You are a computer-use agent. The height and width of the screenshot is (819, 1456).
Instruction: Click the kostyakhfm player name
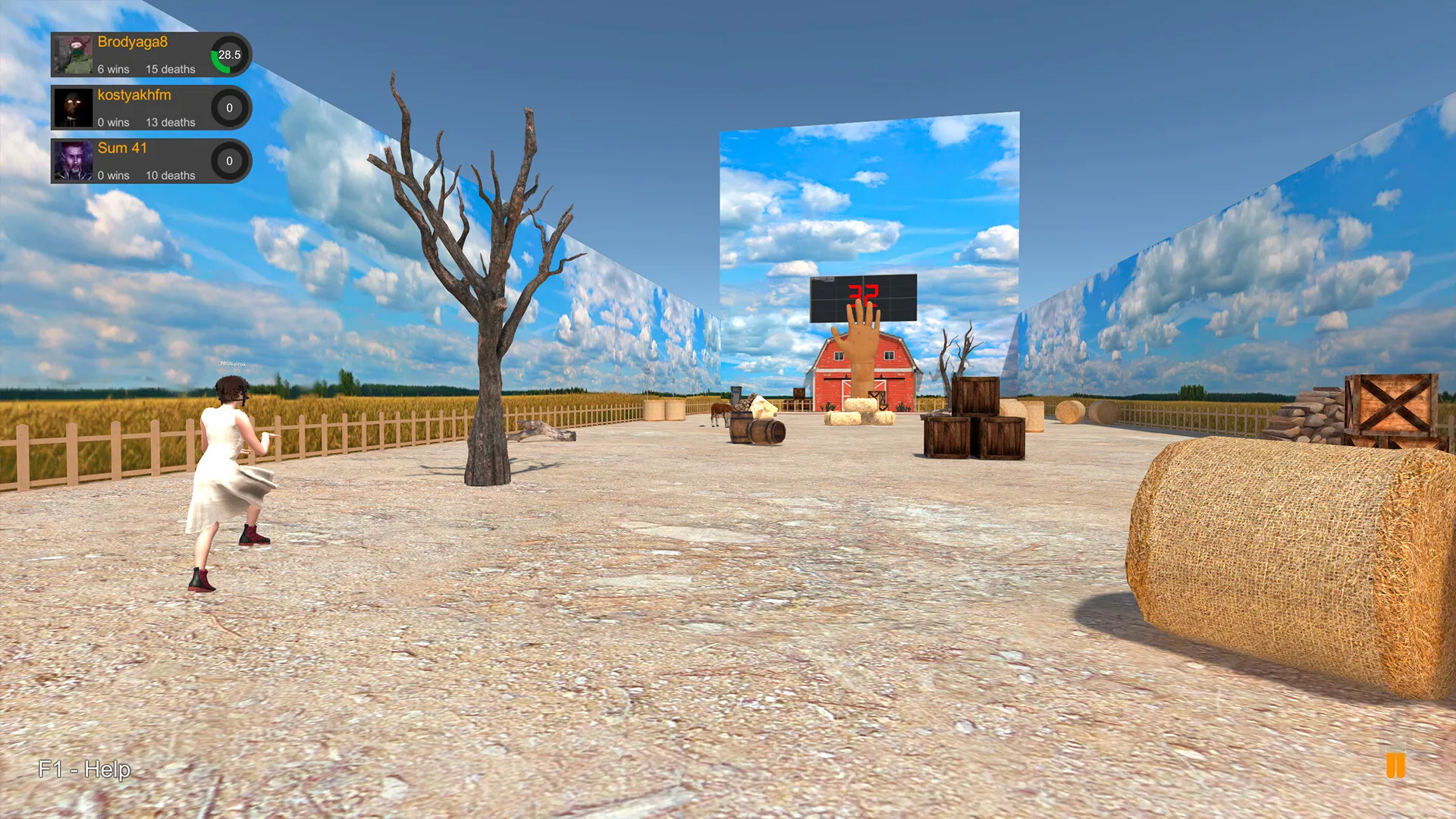click(x=134, y=95)
